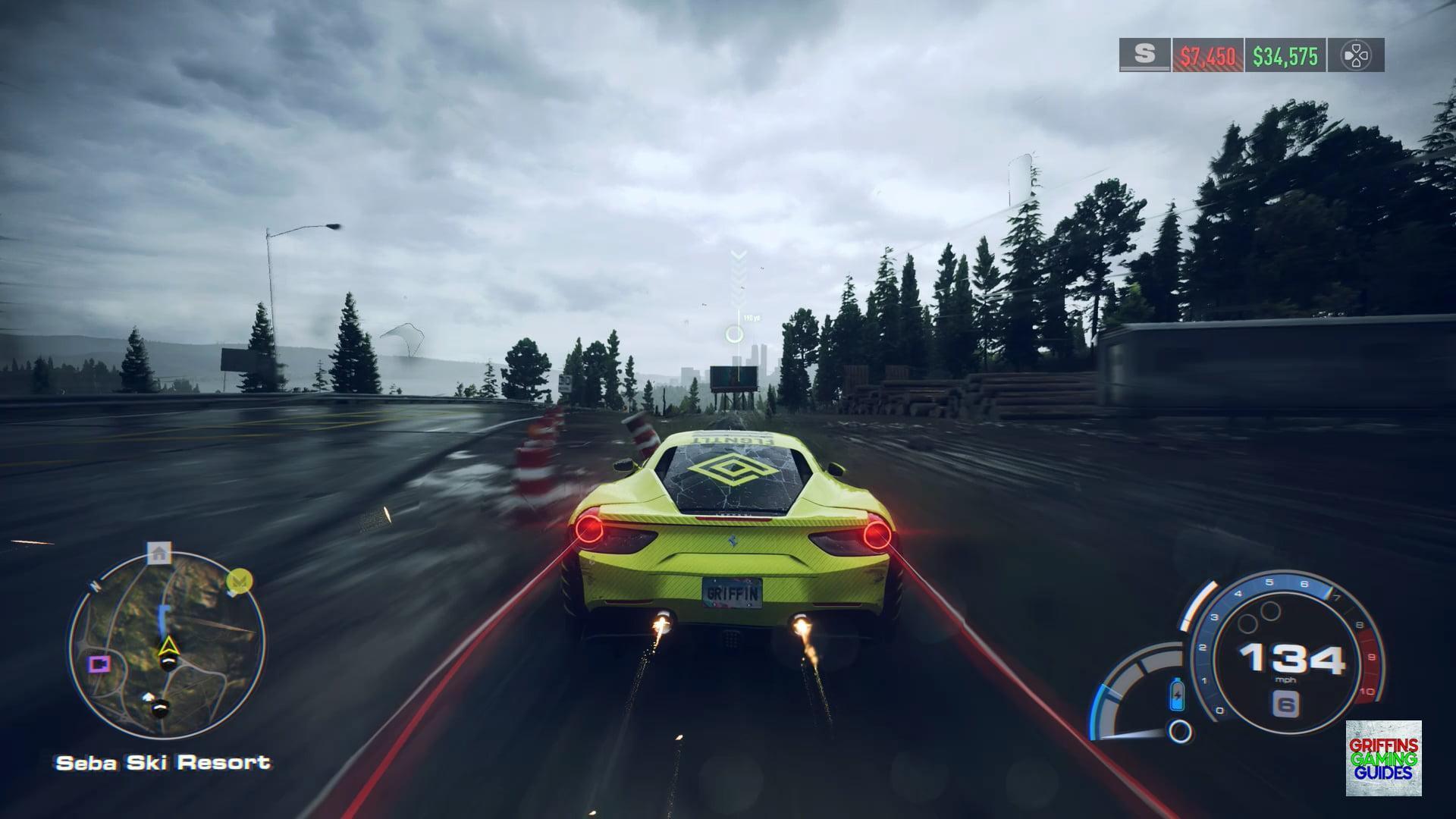Select the house icon on the minimap rim
This screenshot has width=1456, height=819.
click(x=159, y=553)
